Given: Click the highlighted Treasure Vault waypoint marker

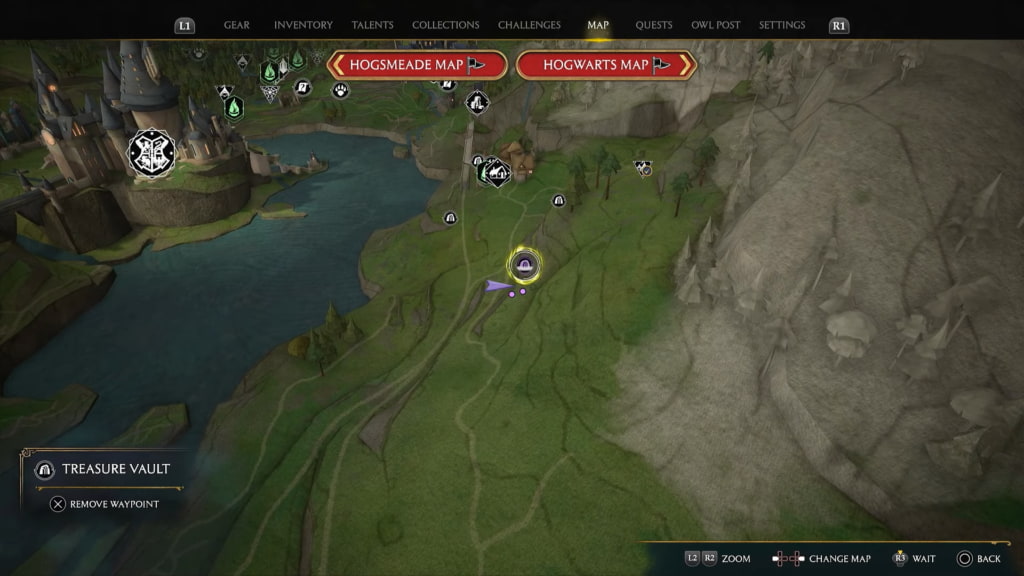Looking at the screenshot, I should pos(524,265).
